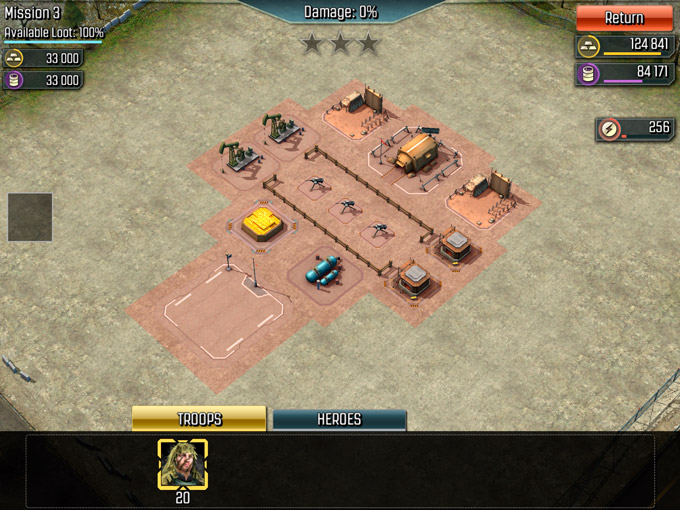
Task: Select the soldier troop card
Action: click(x=182, y=465)
